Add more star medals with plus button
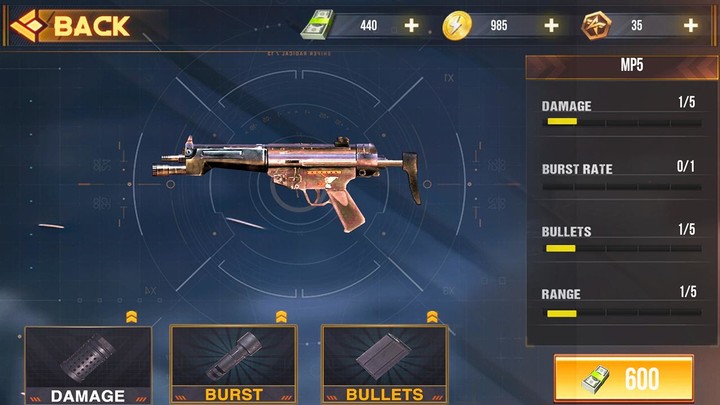 click(x=690, y=25)
